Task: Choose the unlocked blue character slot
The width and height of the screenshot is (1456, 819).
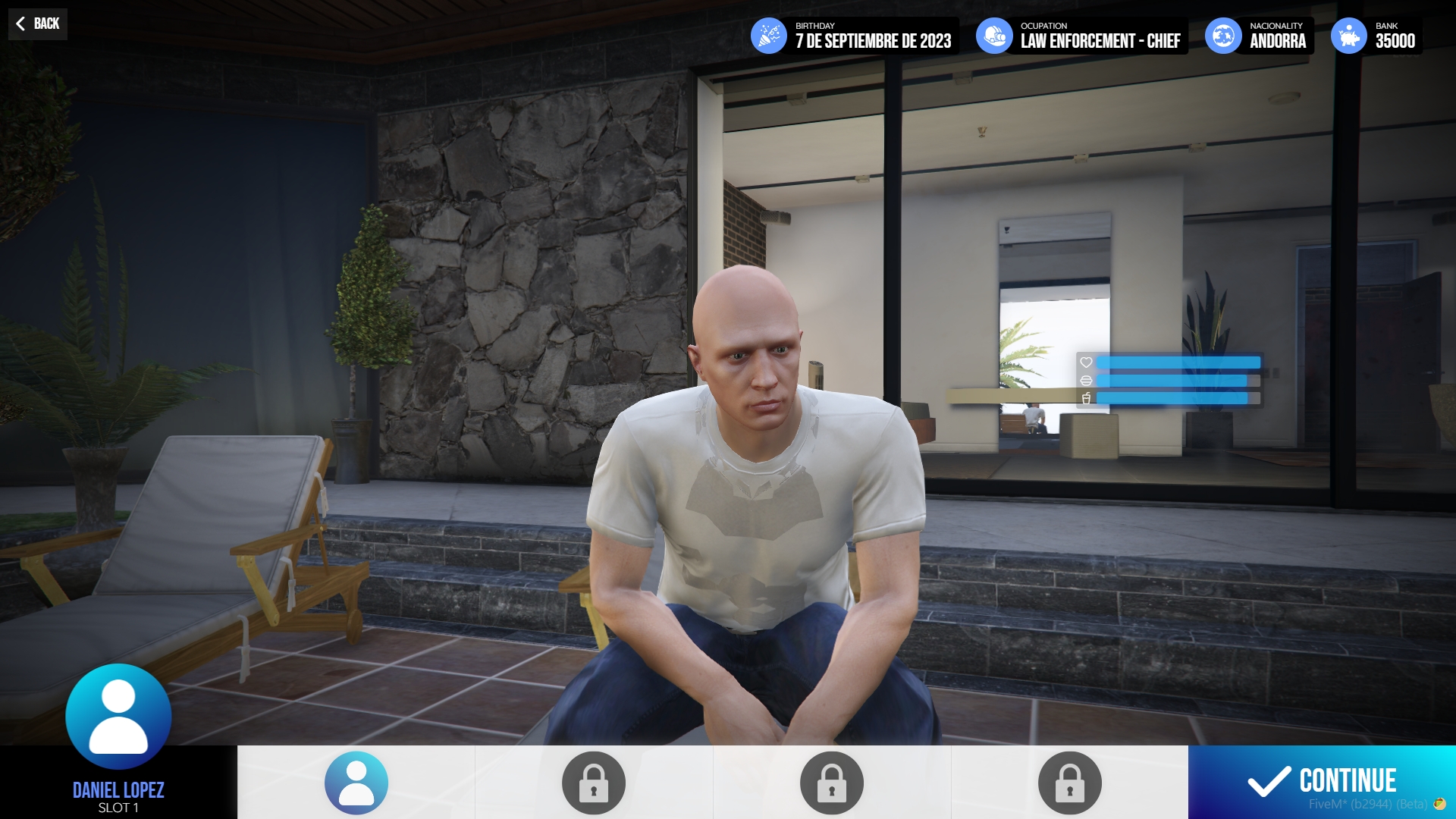Action: (x=356, y=783)
